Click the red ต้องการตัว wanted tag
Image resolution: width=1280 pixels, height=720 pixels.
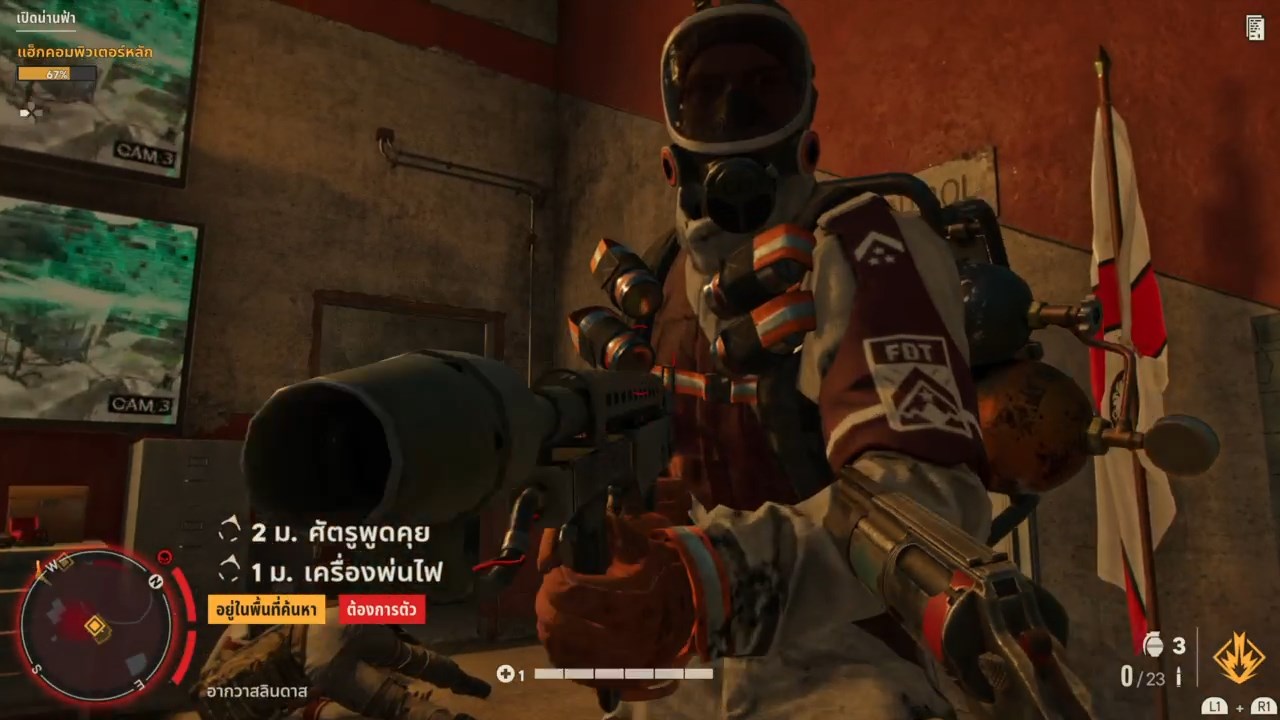point(382,609)
